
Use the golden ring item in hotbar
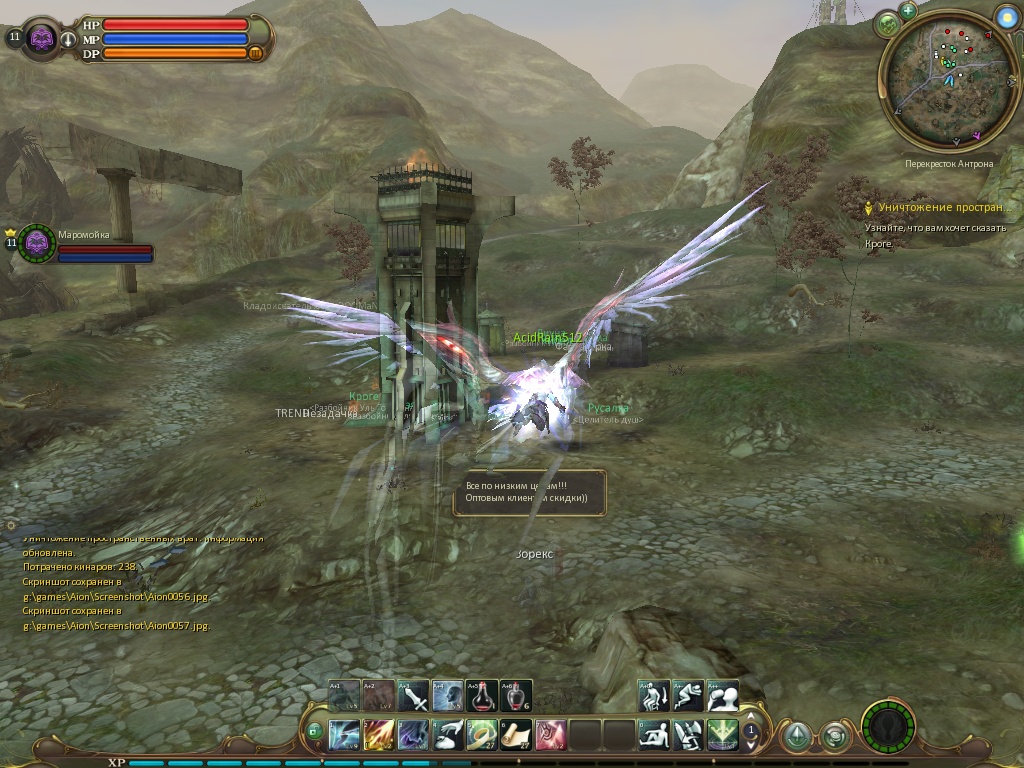click(x=481, y=735)
